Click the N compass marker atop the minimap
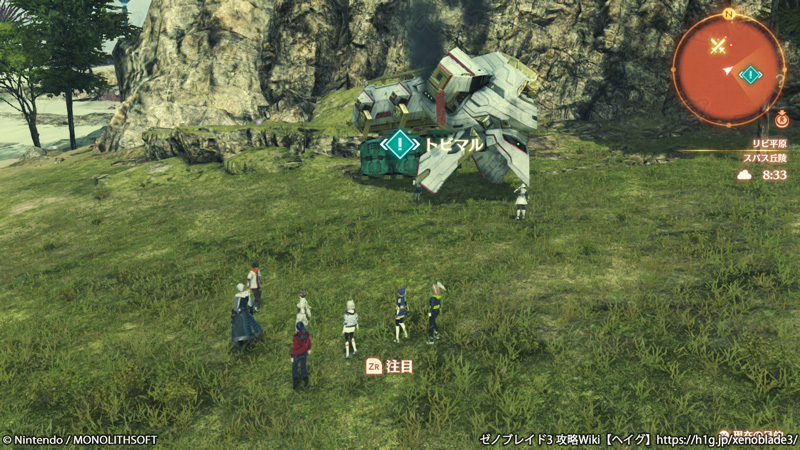This screenshot has width=800, height=450. pos(729,14)
